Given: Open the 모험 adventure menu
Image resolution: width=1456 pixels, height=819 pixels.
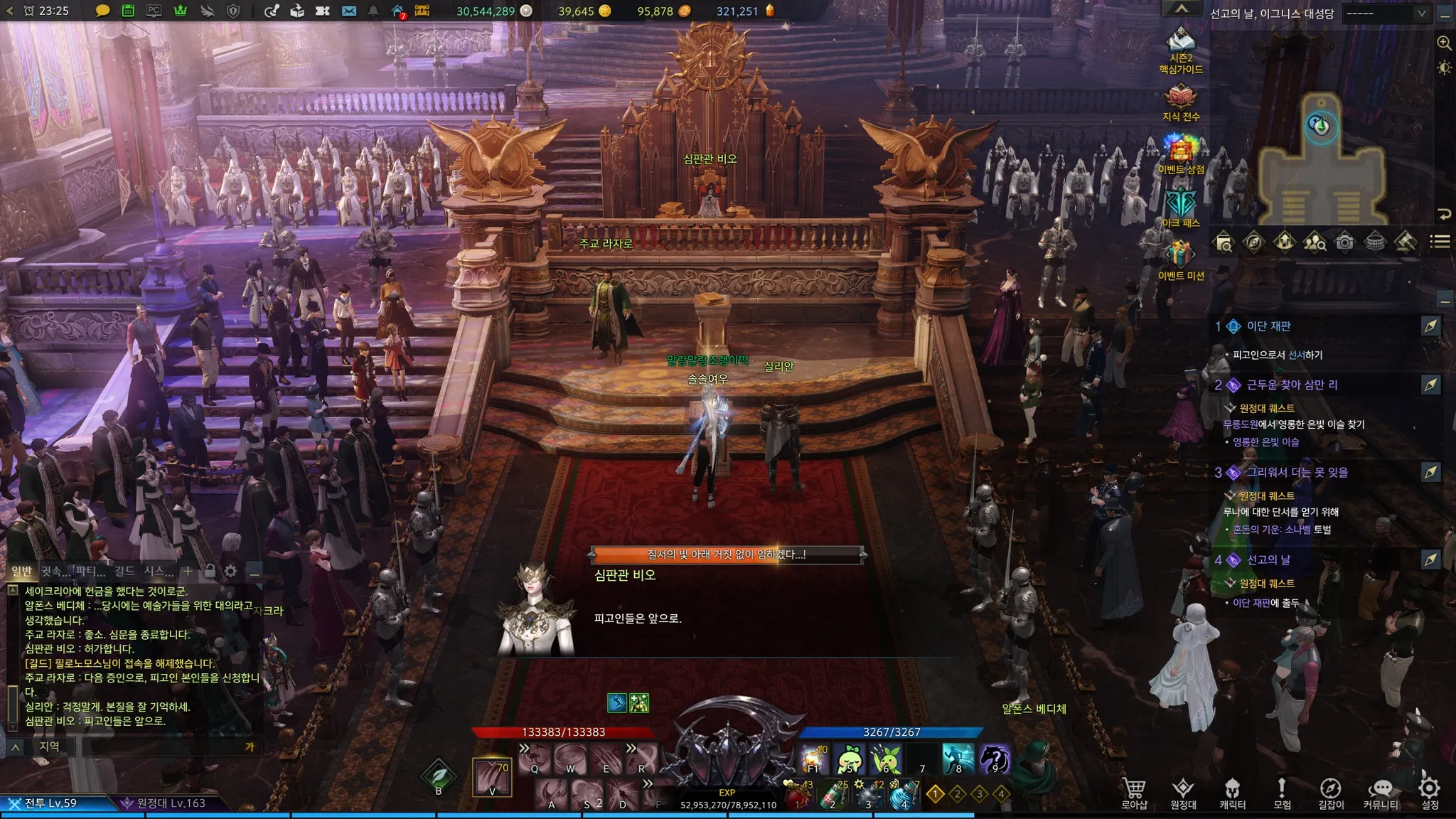Looking at the screenshot, I should tap(1282, 791).
